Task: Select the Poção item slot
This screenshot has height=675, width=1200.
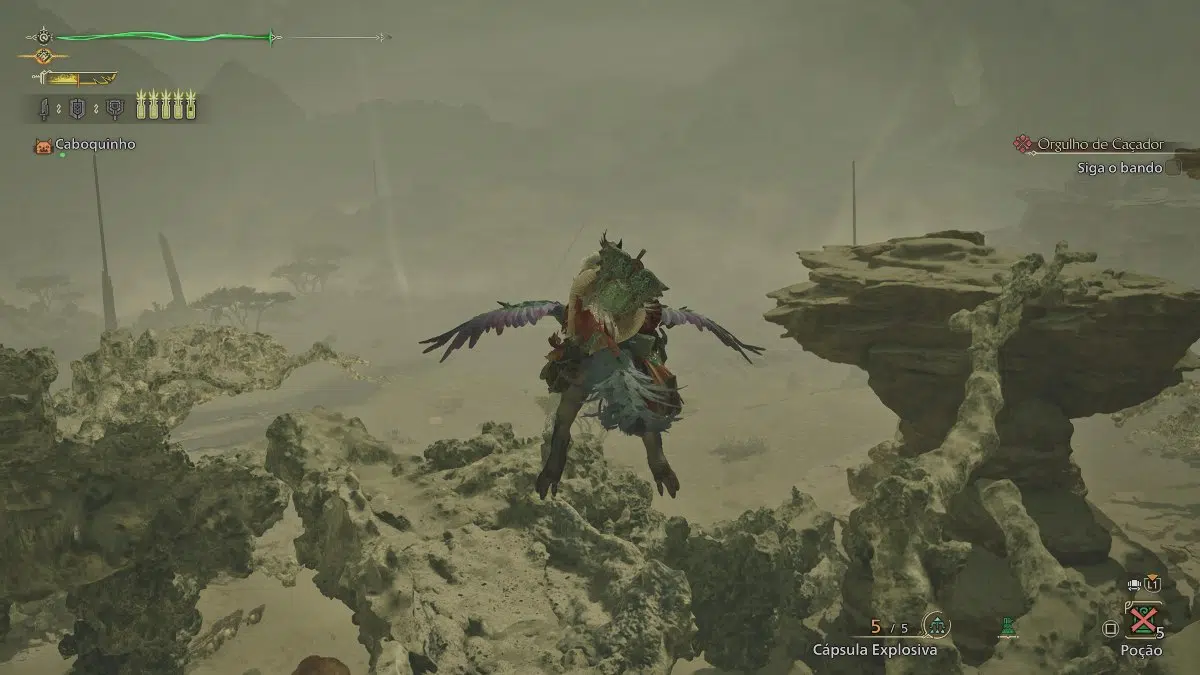Action: 1142,622
